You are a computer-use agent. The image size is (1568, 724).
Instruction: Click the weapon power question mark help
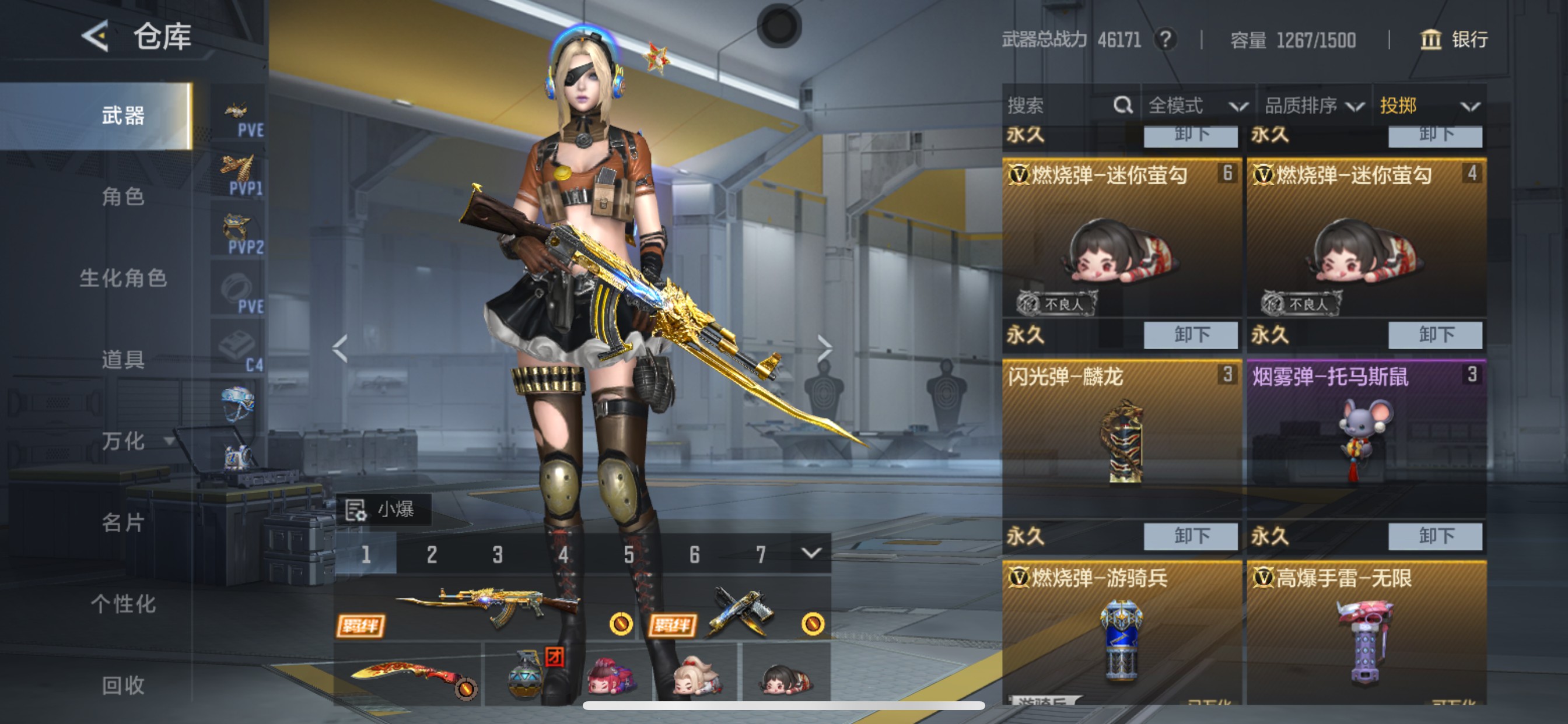pos(1165,40)
